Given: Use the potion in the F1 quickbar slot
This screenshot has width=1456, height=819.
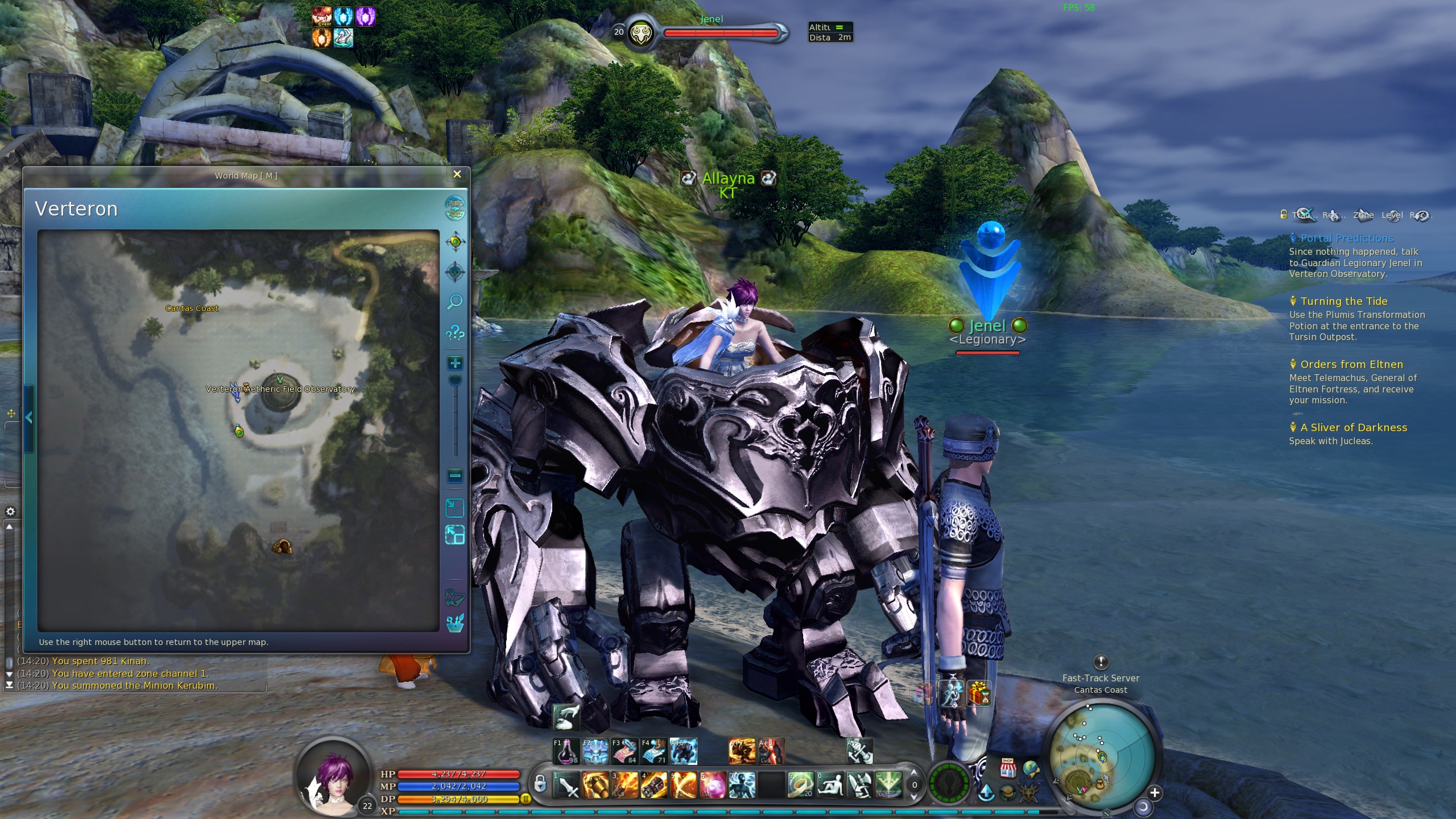Looking at the screenshot, I should click(566, 751).
